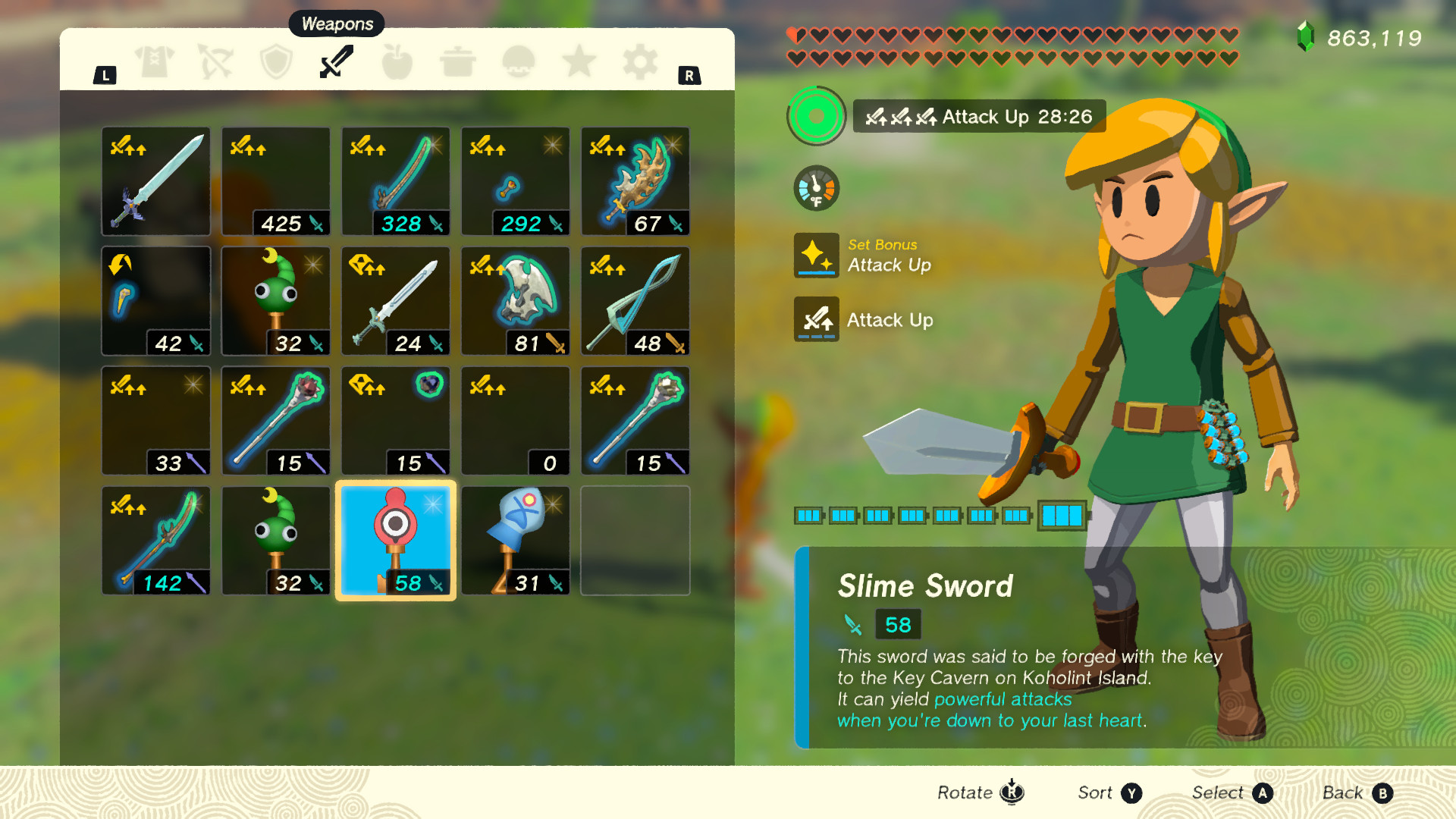Click the Weapons tab label

coord(336,24)
